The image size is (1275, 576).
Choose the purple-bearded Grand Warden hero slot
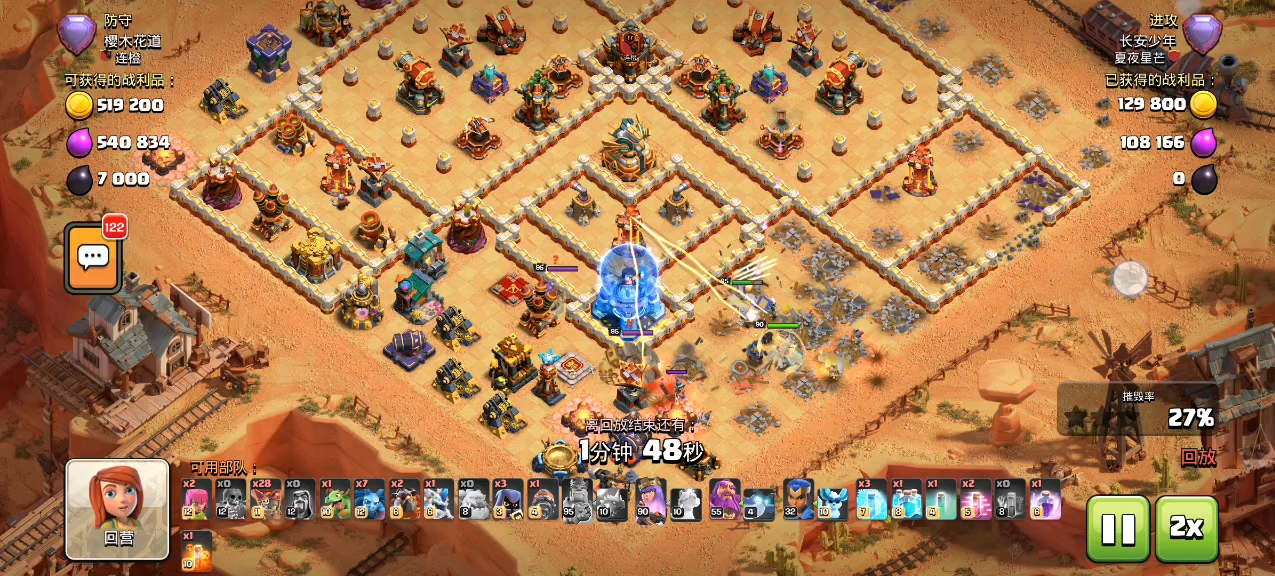(724, 498)
